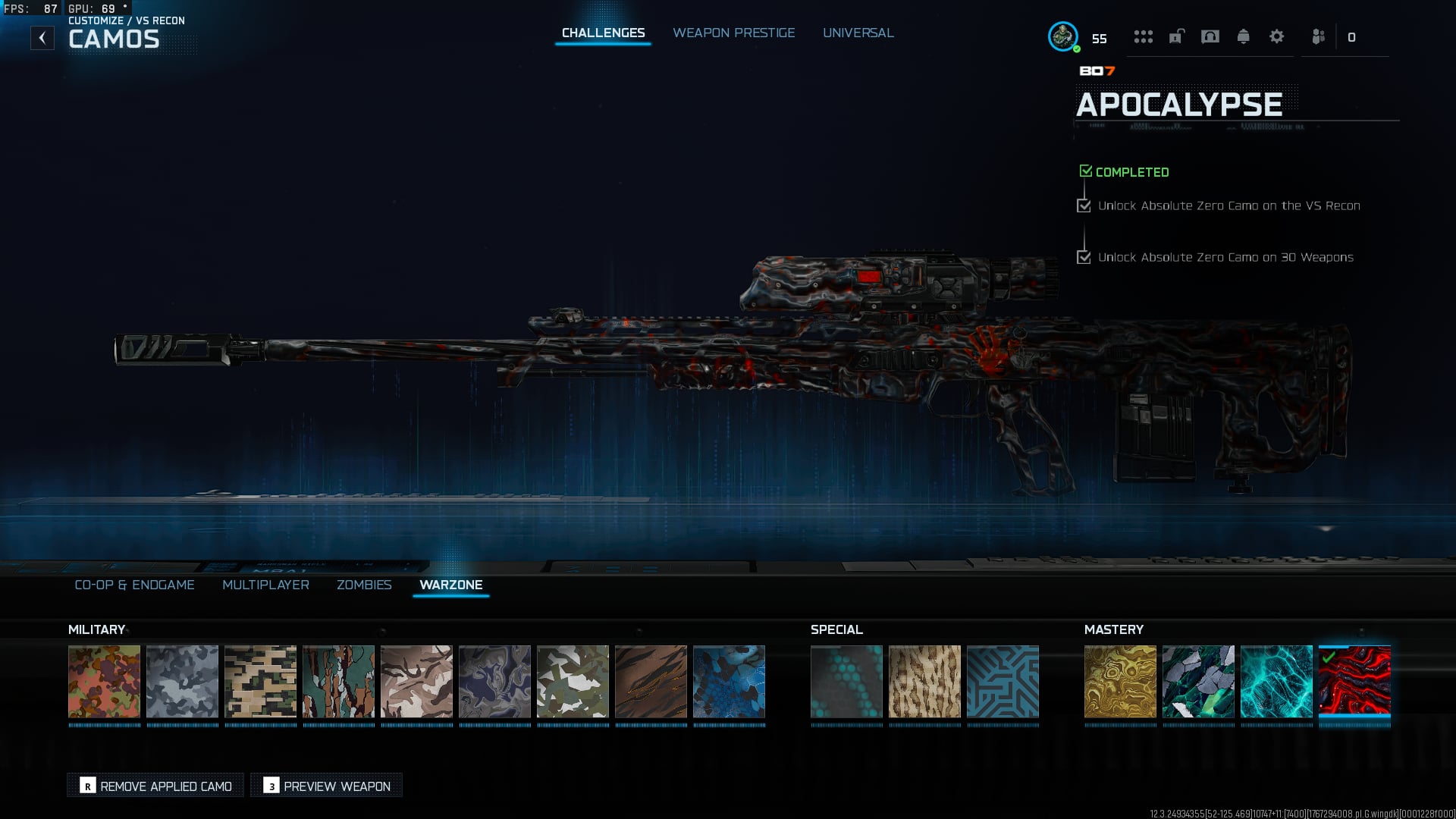The image size is (1456, 819).
Task: Select the Challenges tab
Action: click(603, 33)
